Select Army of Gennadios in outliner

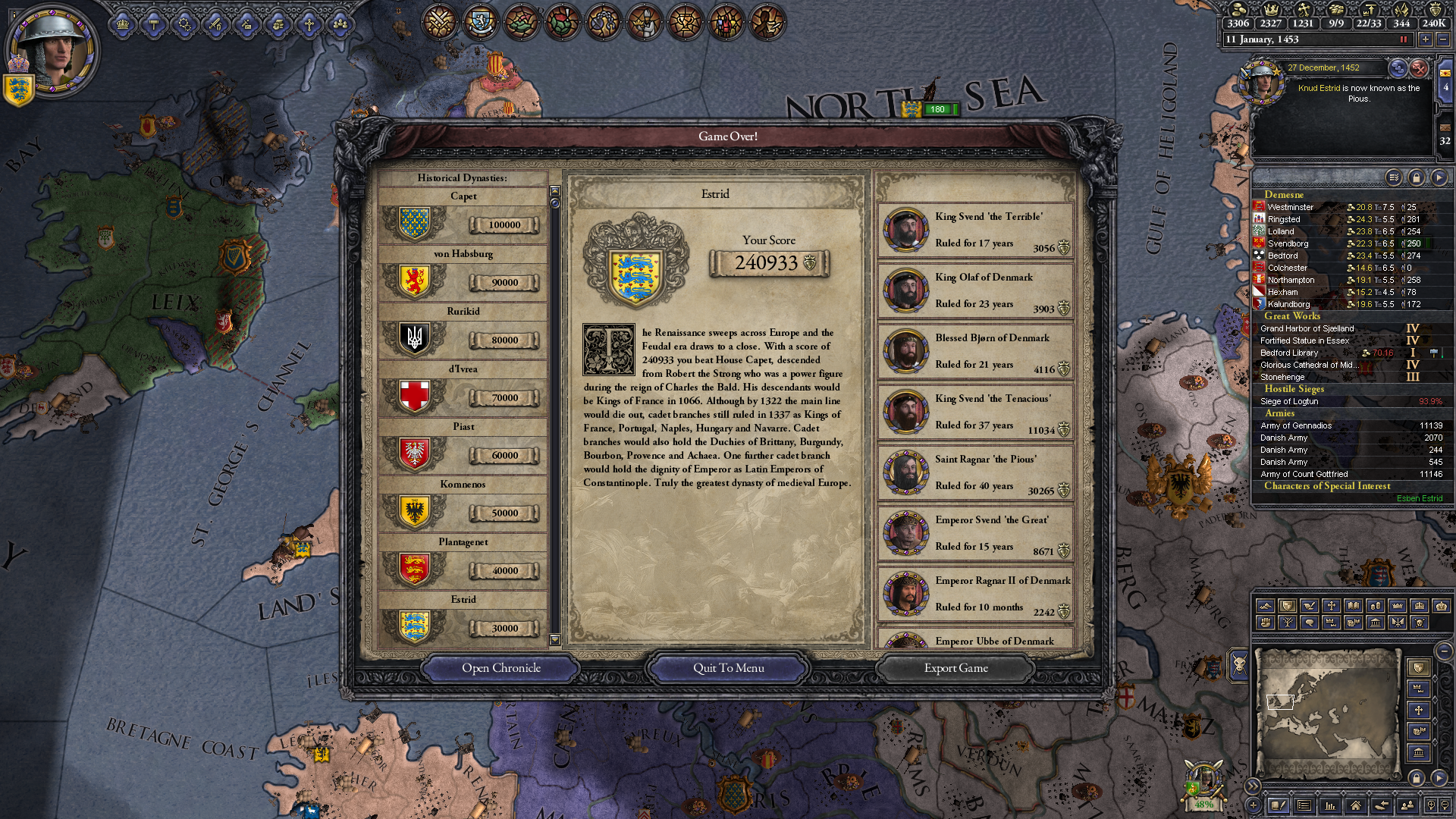click(1296, 425)
